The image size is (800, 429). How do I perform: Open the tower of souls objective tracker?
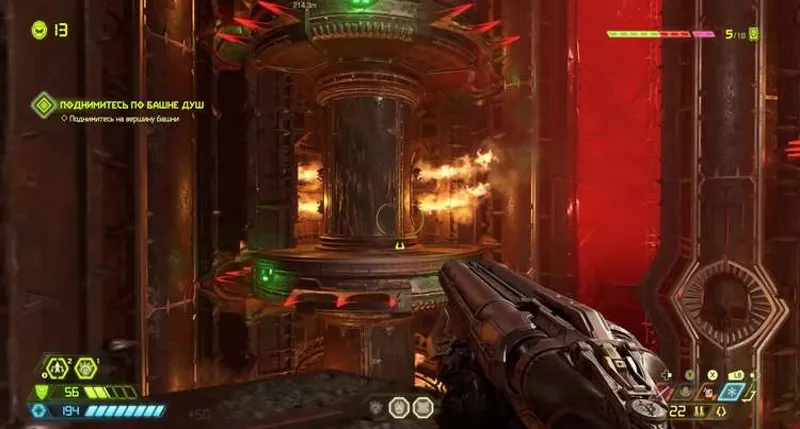click(43, 103)
